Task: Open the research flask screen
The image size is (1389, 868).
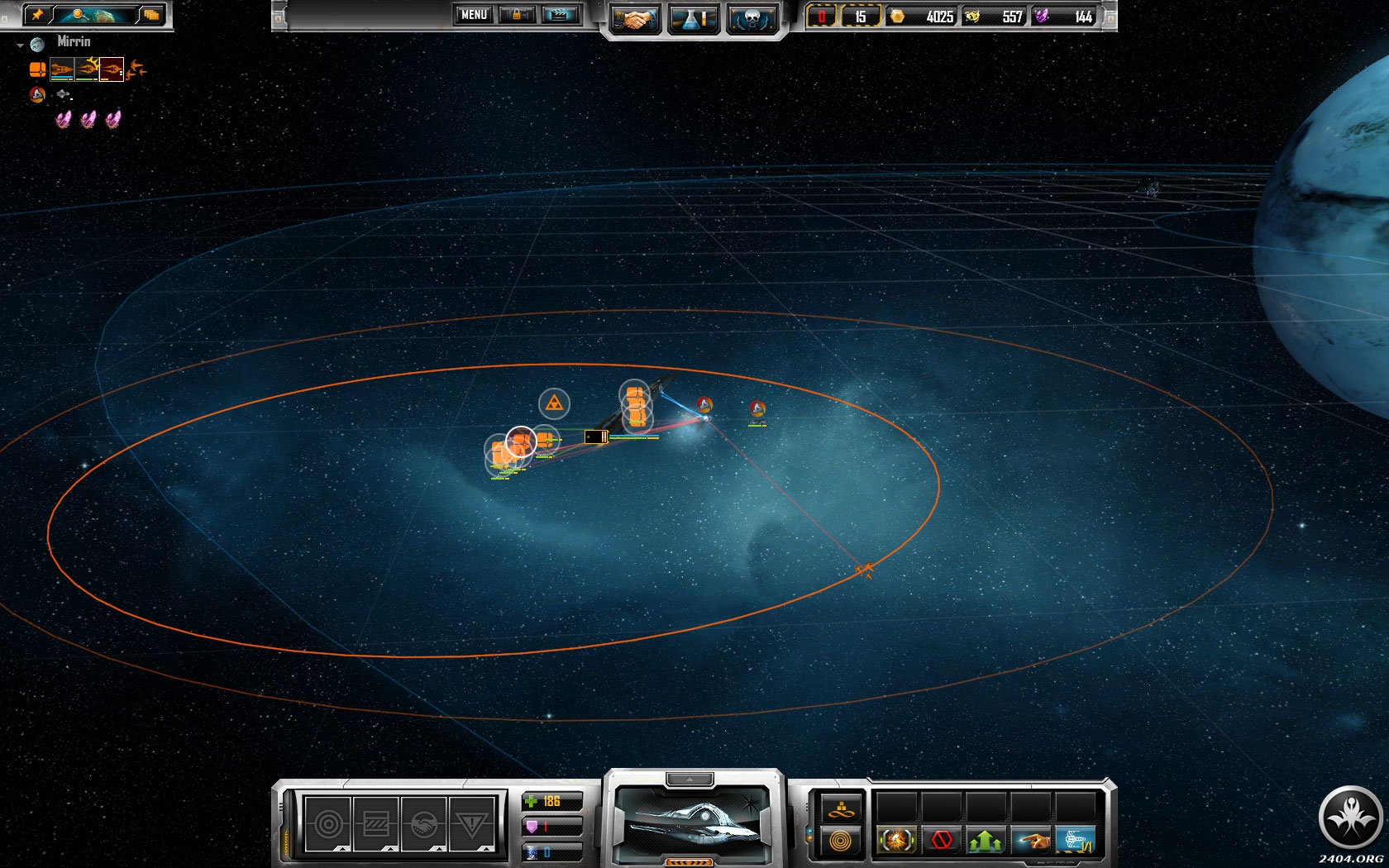Action: (x=693, y=19)
